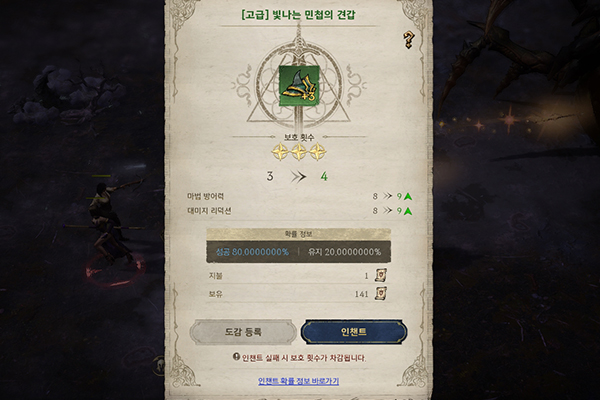Open the question mark help icon
This screenshot has width=600, height=400.
tap(408, 40)
